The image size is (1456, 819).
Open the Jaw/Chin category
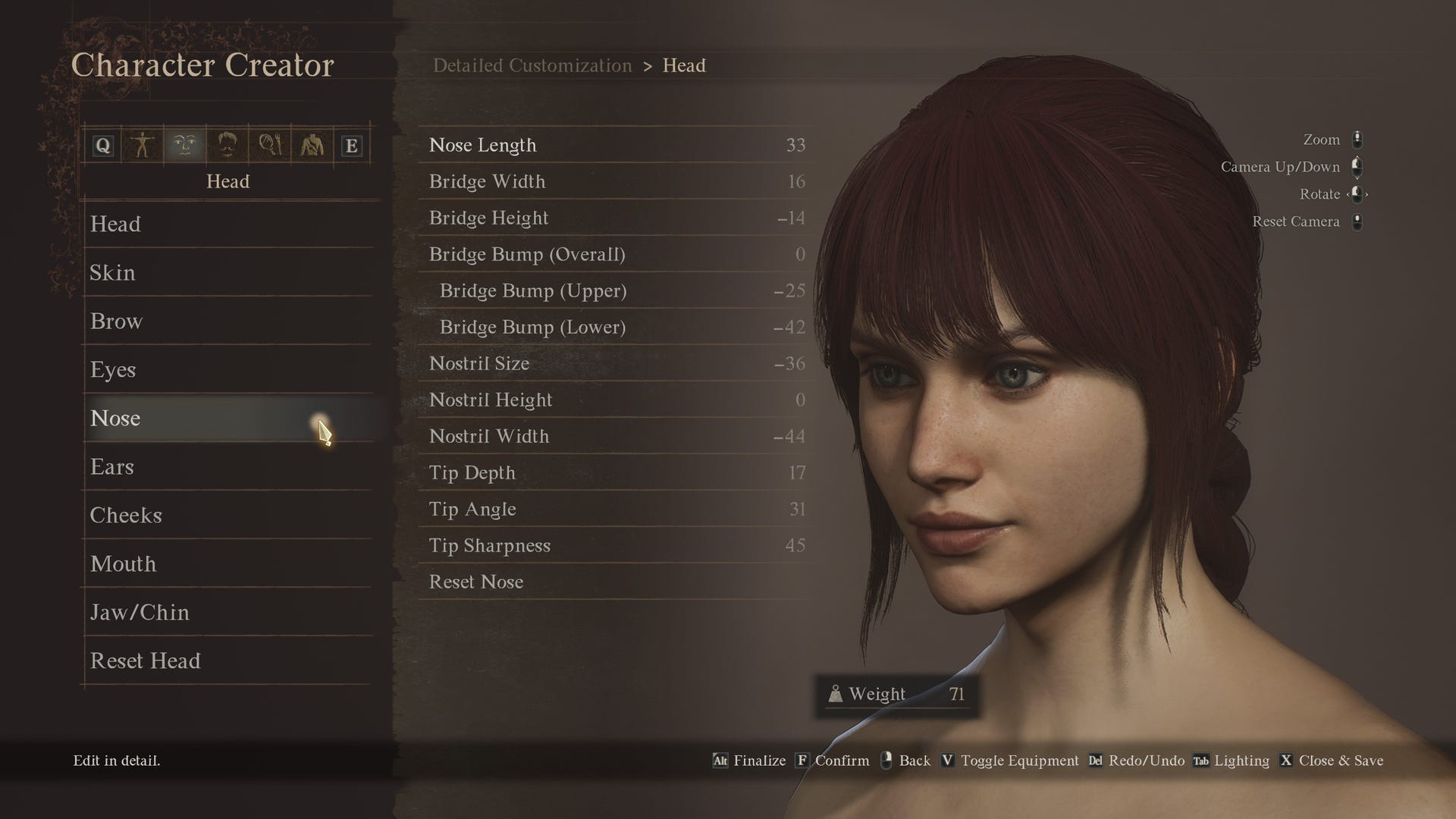coord(140,613)
